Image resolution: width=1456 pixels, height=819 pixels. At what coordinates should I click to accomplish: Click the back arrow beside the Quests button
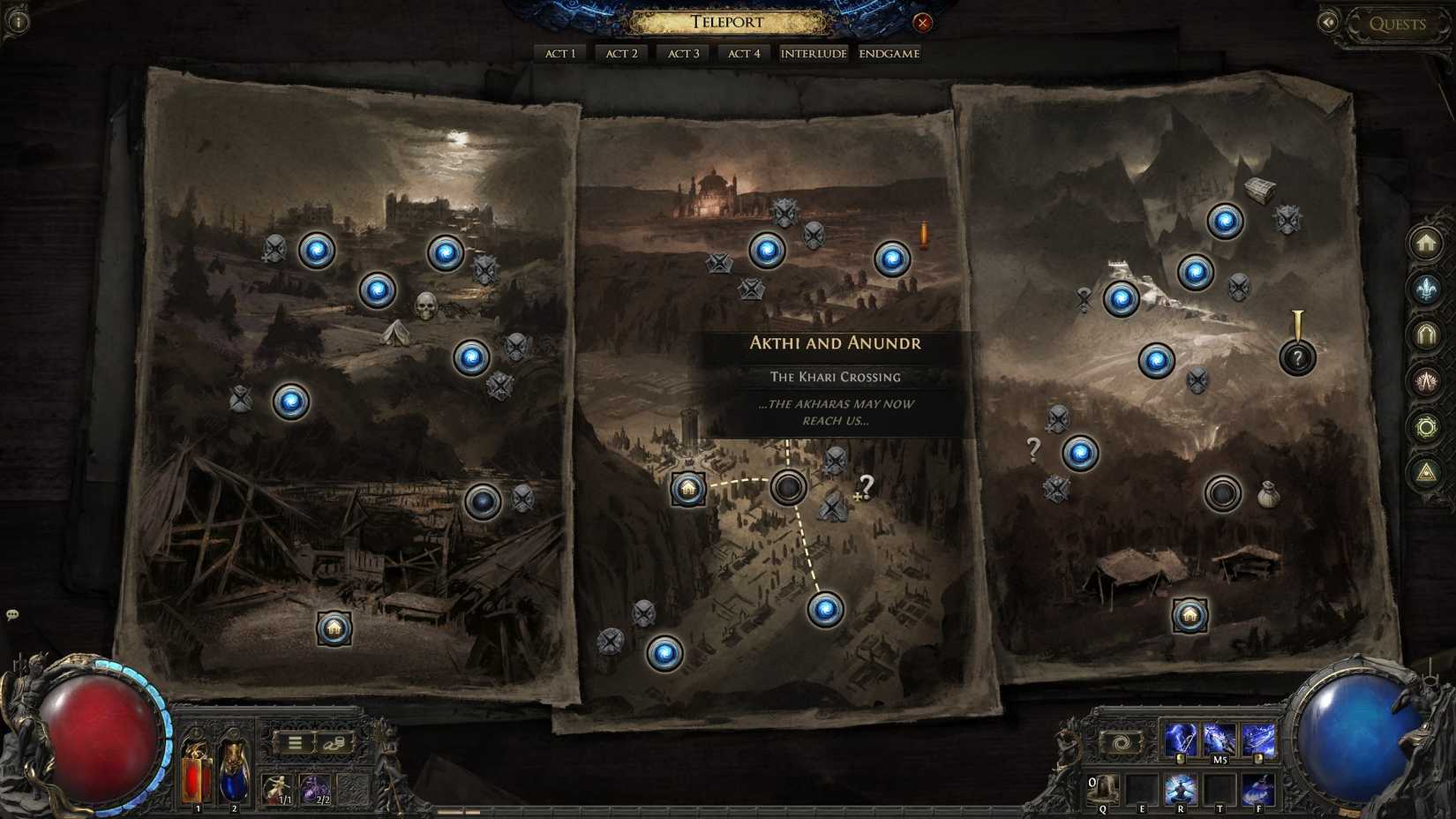[x=1329, y=21]
